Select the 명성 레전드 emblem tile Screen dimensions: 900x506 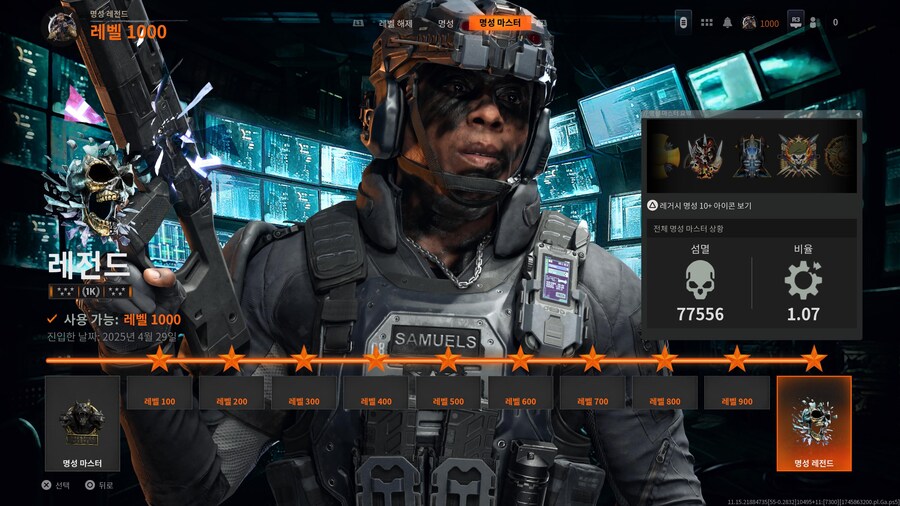click(814, 423)
